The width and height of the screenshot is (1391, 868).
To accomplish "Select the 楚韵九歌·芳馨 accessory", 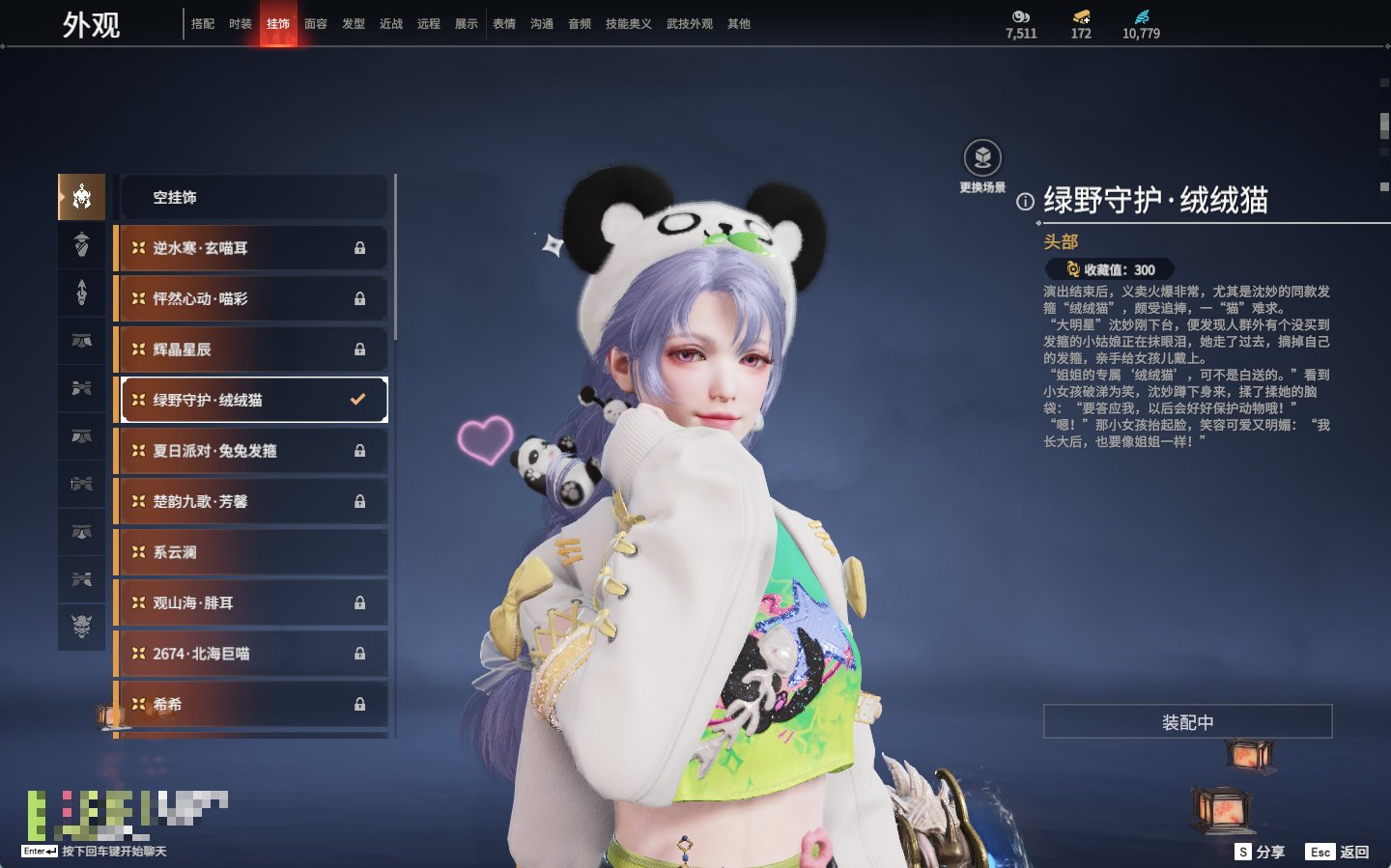I will (x=253, y=501).
